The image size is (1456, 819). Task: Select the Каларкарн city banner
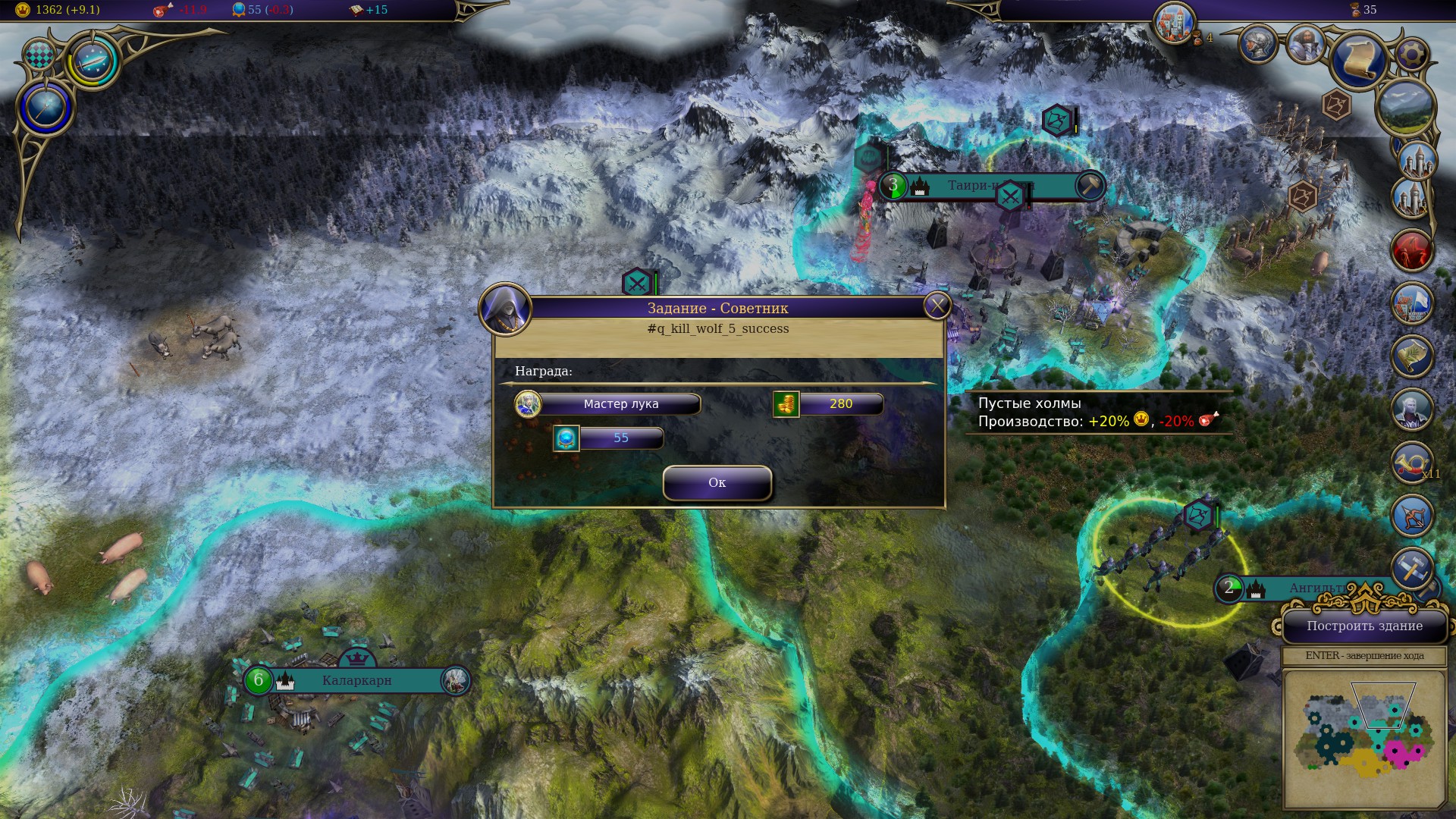point(356,680)
